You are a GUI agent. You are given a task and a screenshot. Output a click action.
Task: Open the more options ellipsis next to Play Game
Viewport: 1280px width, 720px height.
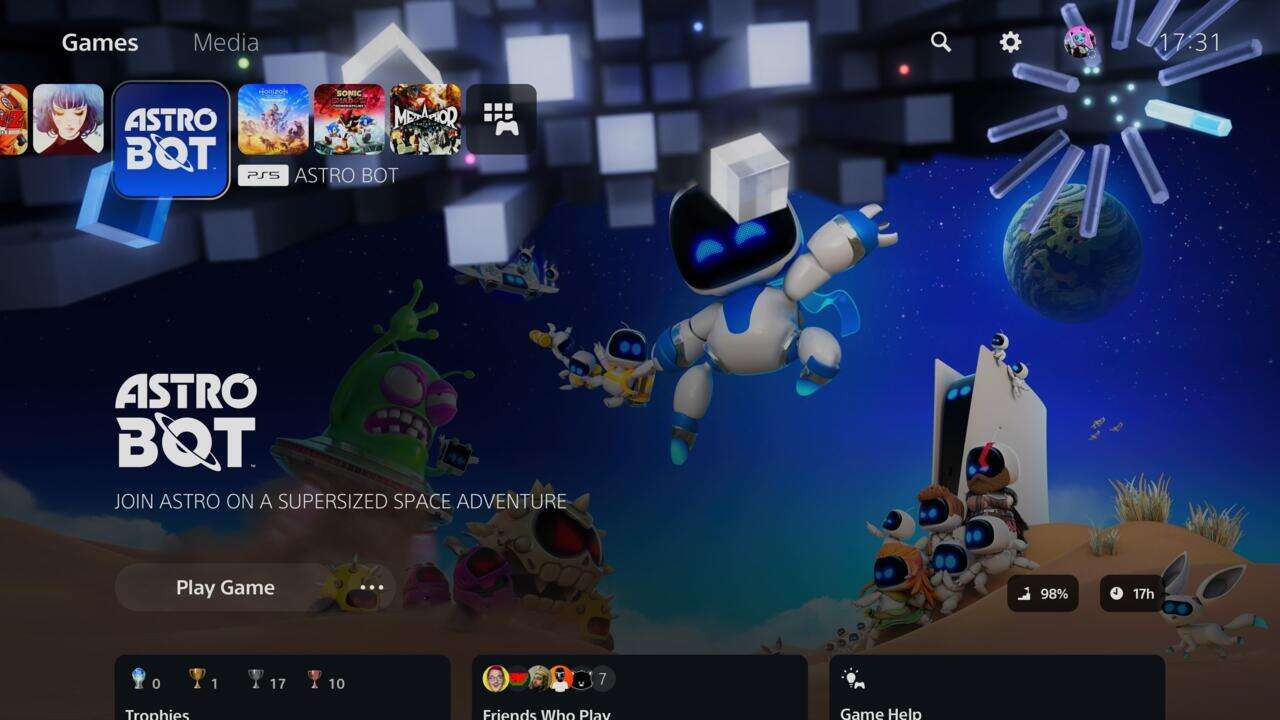[371, 587]
